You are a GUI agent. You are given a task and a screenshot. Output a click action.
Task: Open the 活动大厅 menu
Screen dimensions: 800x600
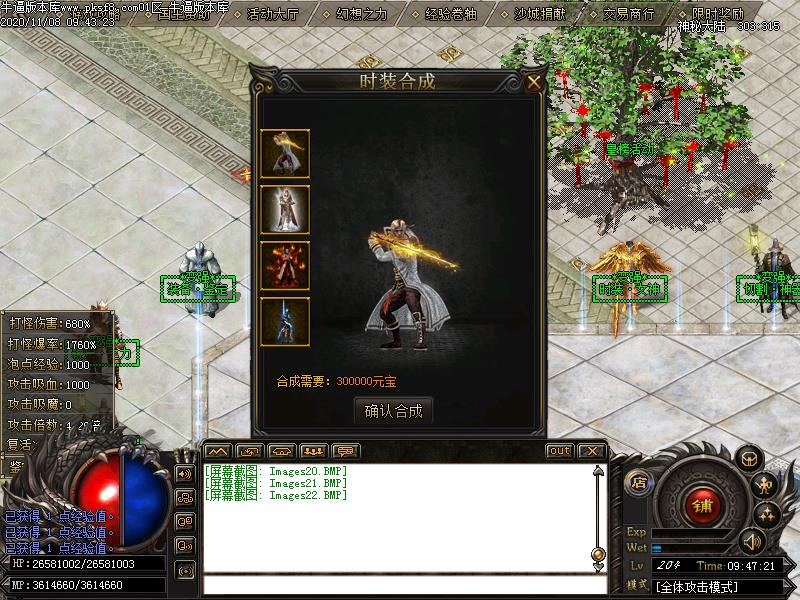click(x=271, y=14)
